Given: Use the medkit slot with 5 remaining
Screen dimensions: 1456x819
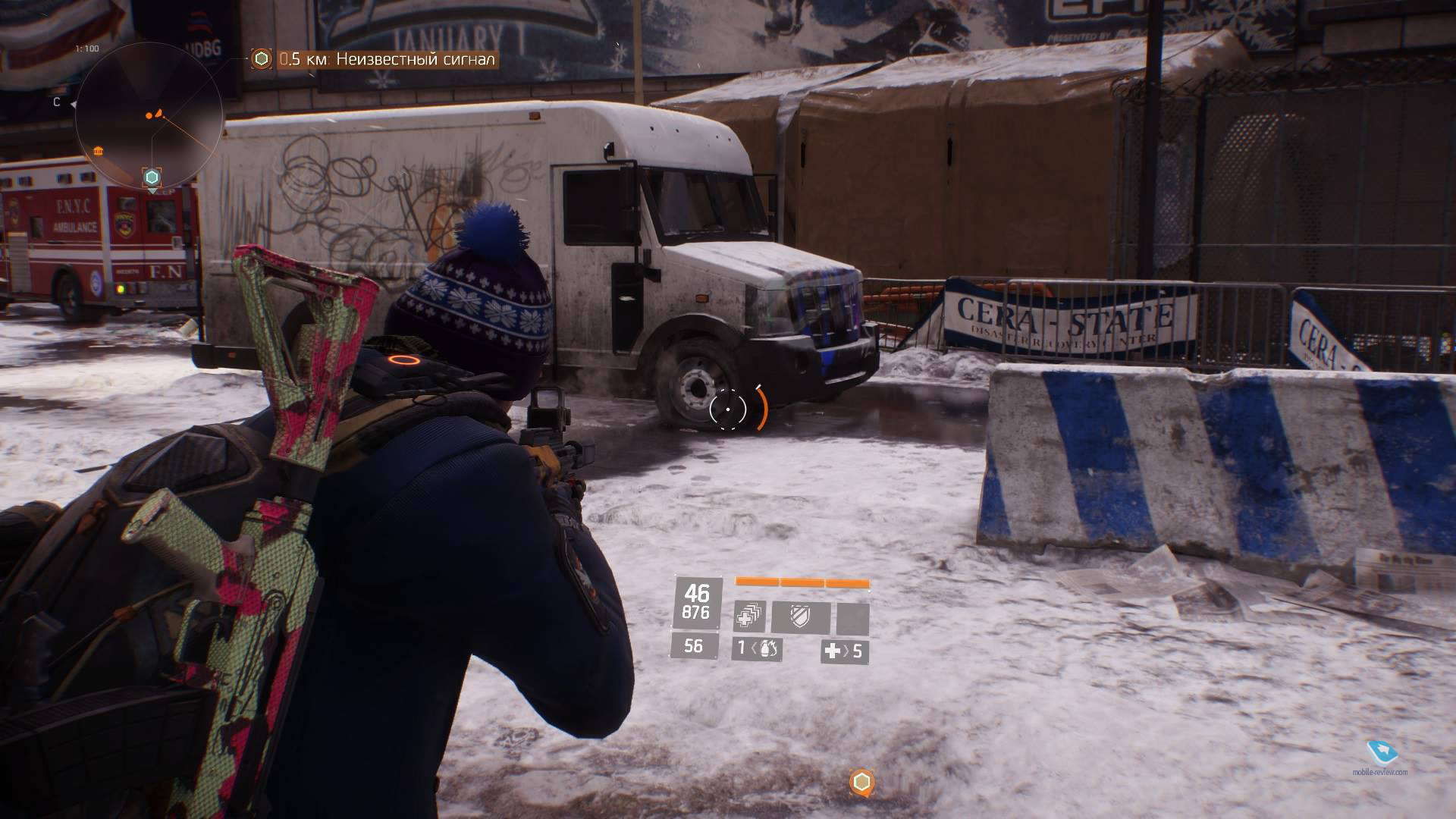Looking at the screenshot, I should pos(844,651).
